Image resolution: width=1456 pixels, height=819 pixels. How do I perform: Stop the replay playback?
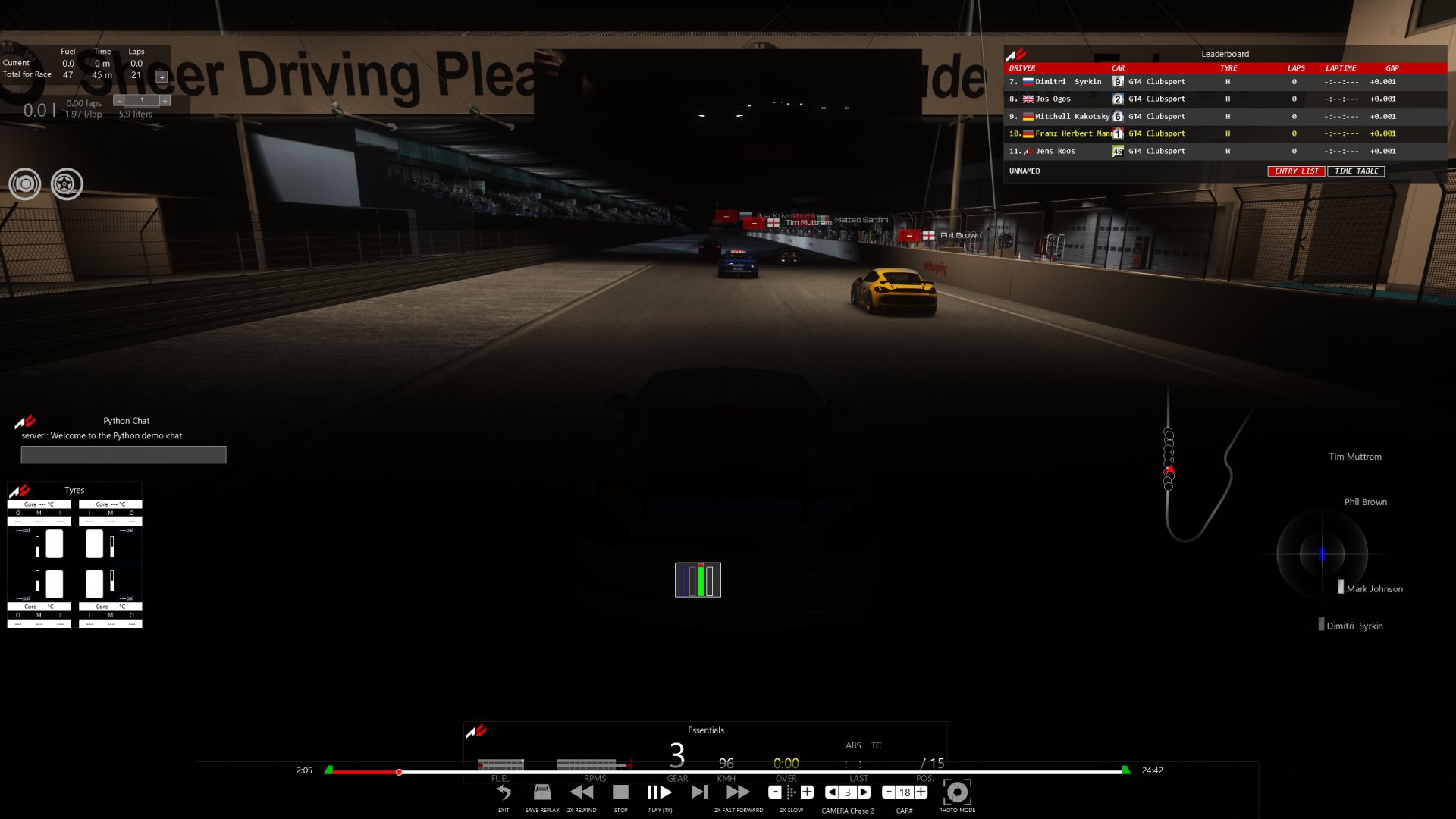[x=621, y=792]
